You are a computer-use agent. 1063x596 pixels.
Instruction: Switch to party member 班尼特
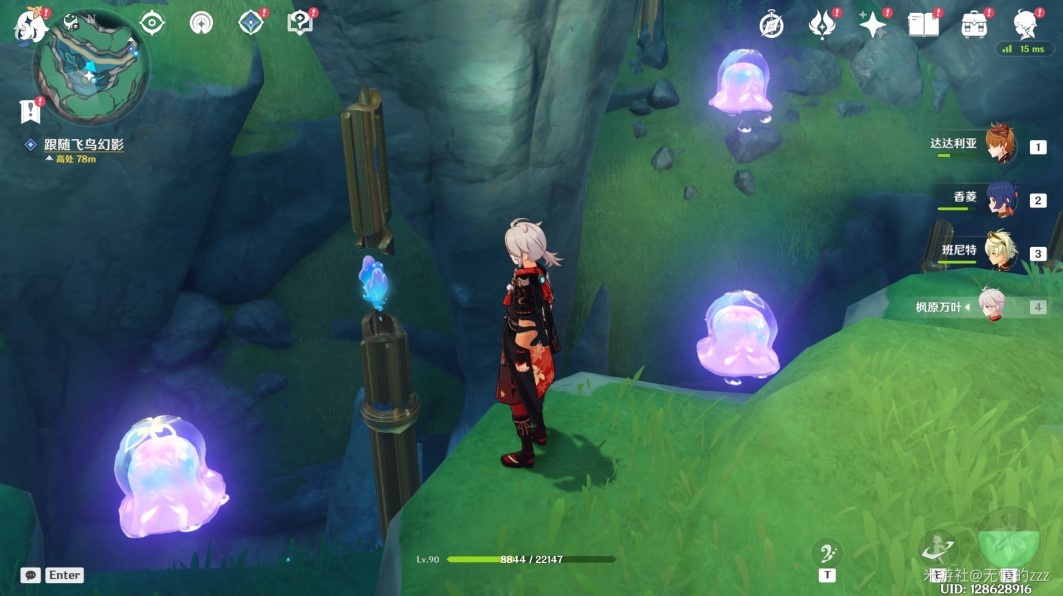[x=1000, y=252]
